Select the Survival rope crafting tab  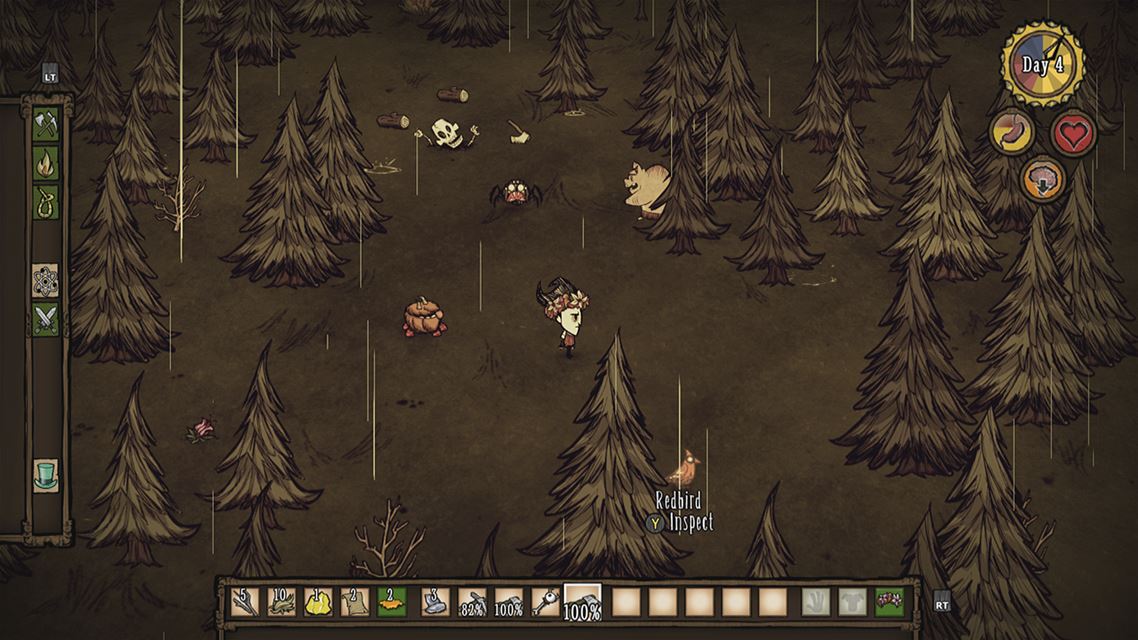[46, 202]
